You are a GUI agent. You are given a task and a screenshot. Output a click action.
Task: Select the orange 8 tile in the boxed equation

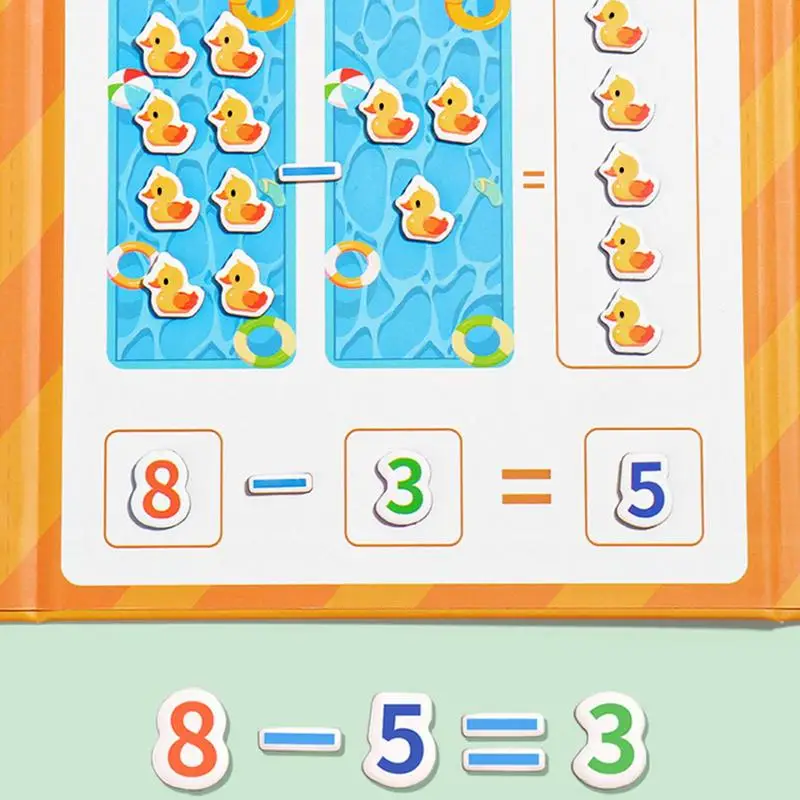click(161, 488)
